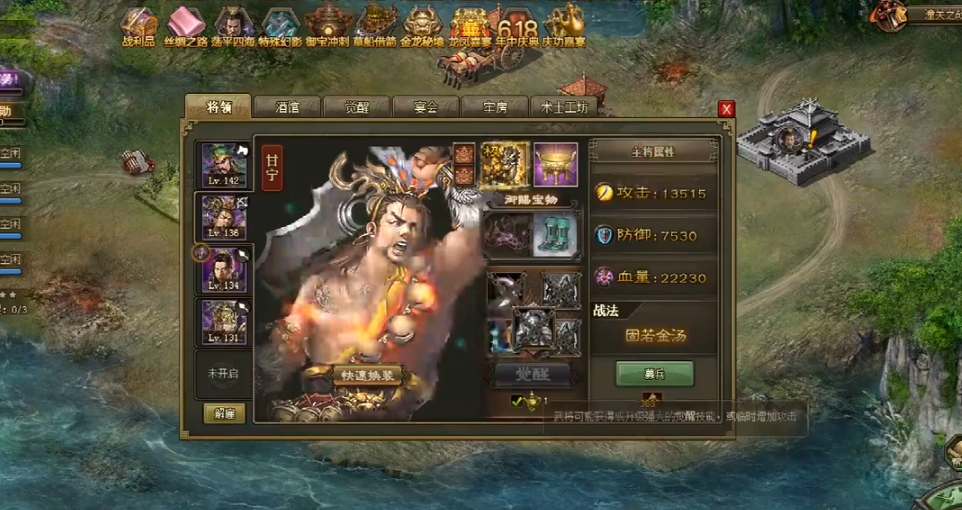962x510 pixels.
Task: Select the teal boots equipment slot
Action: click(554, 236)
